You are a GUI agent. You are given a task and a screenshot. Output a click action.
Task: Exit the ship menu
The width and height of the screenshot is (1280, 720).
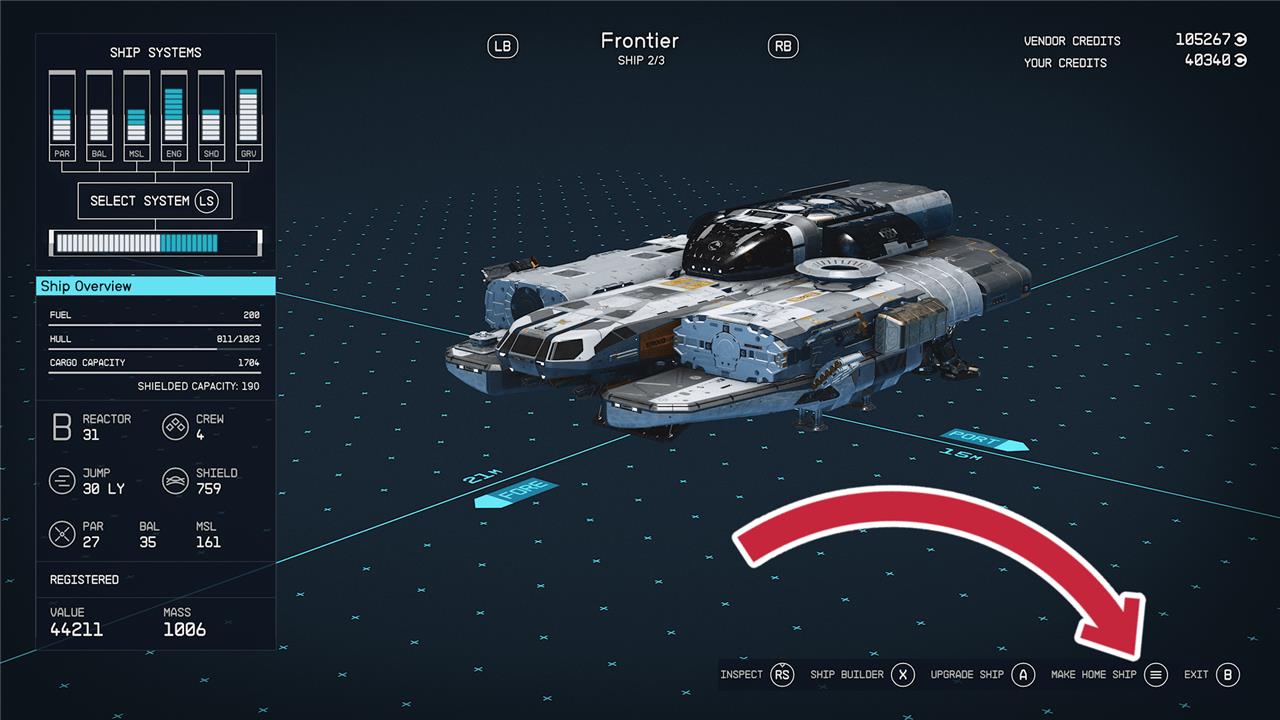point(1212,675)
